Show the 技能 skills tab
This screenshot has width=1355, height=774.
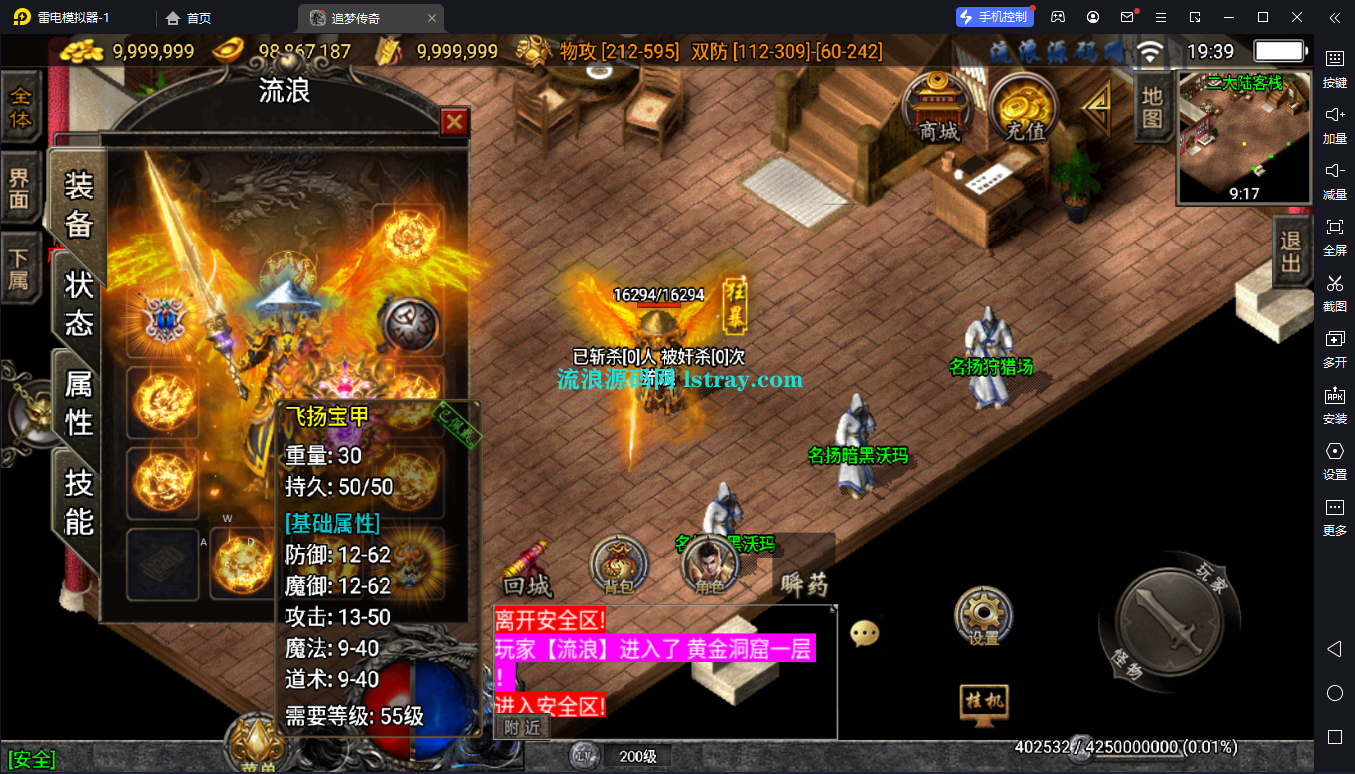click(79, 502)
